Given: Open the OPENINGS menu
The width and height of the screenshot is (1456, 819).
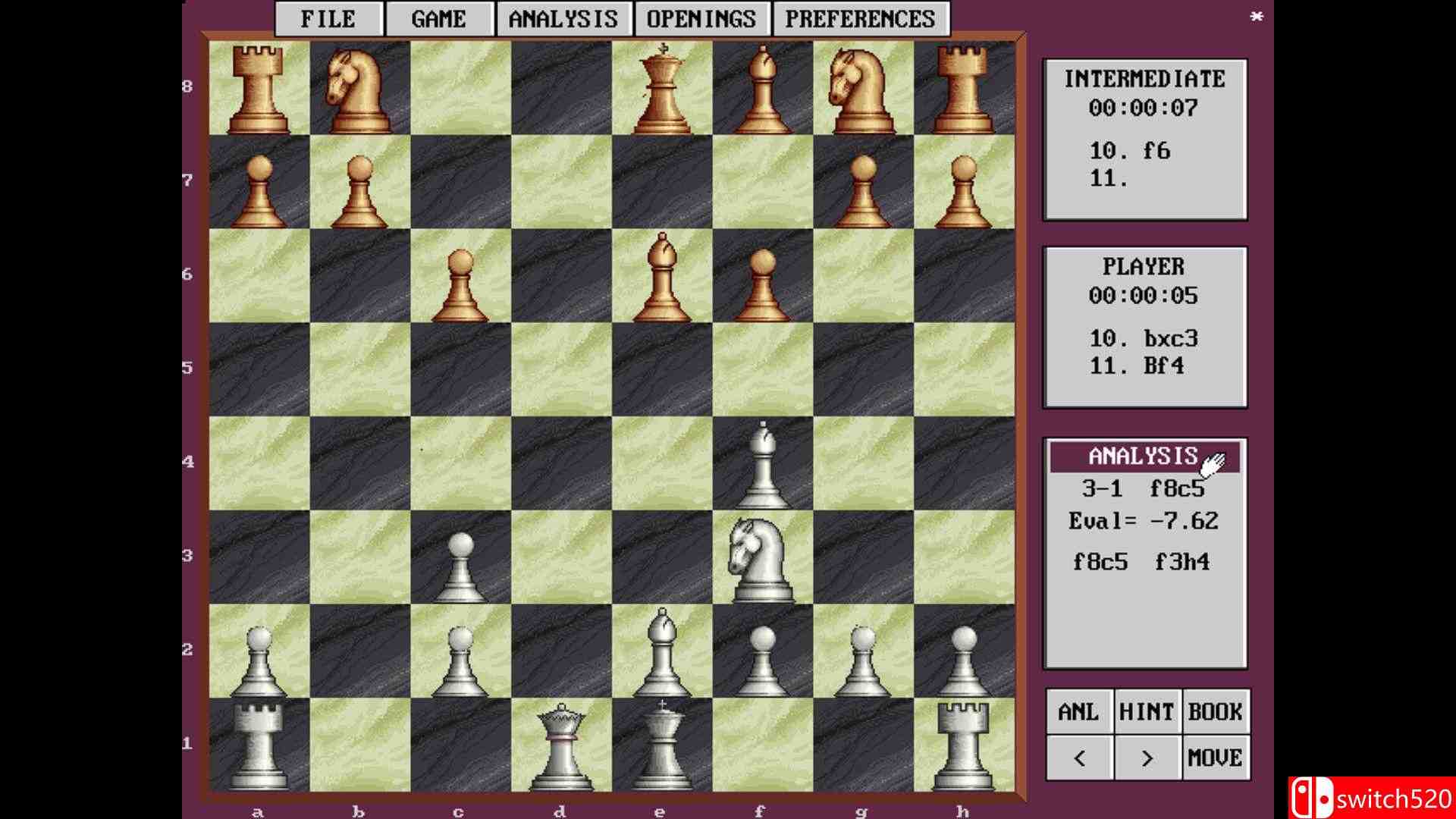Looking at the screenshot, I should pos(701,17).
